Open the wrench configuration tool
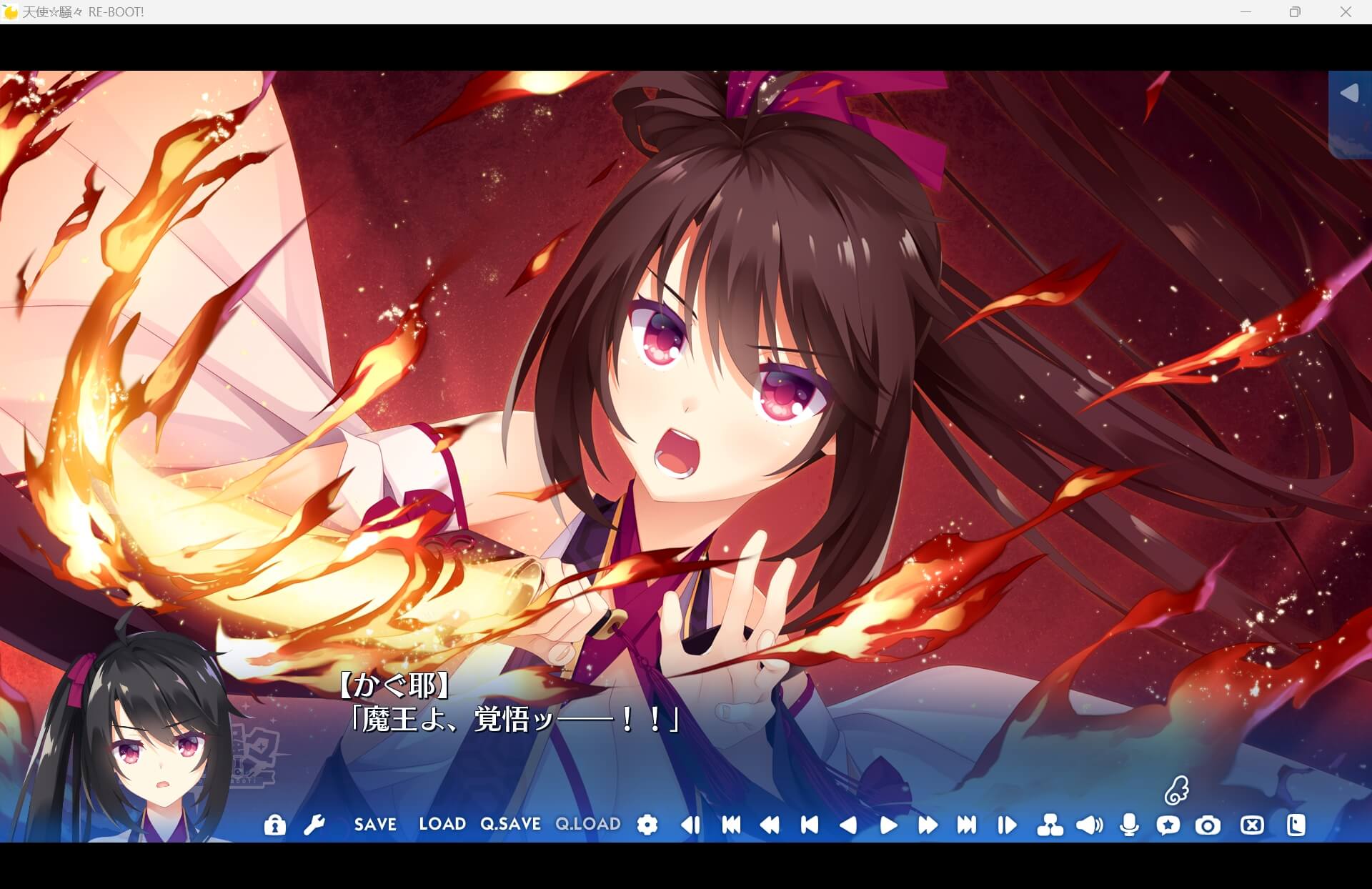 pos(314,825)
